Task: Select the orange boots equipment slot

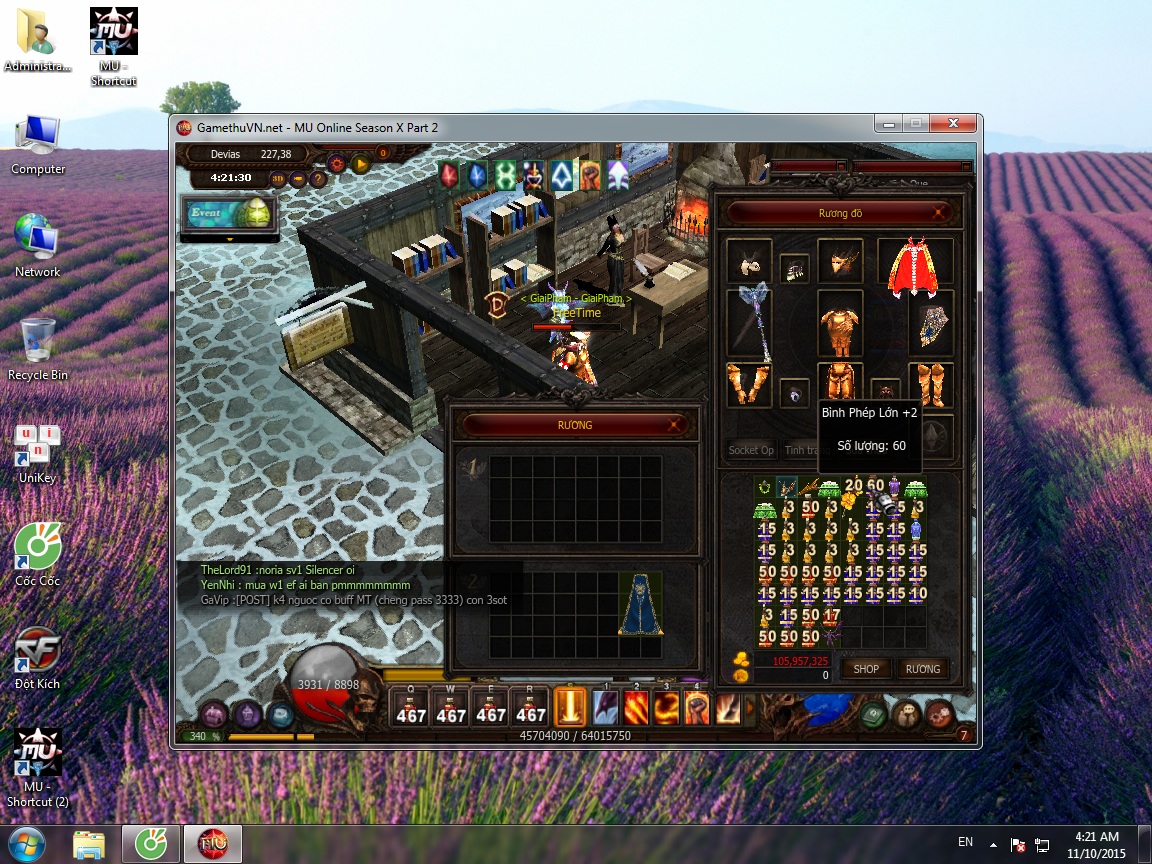Action: (x=930, y=384)
